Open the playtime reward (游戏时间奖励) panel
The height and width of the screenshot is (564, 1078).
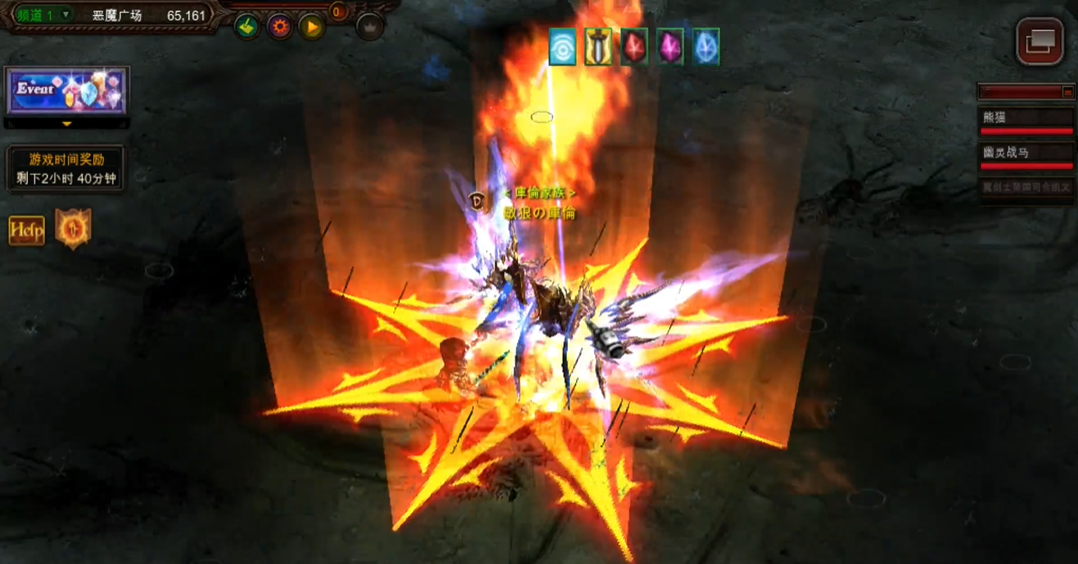67,169
